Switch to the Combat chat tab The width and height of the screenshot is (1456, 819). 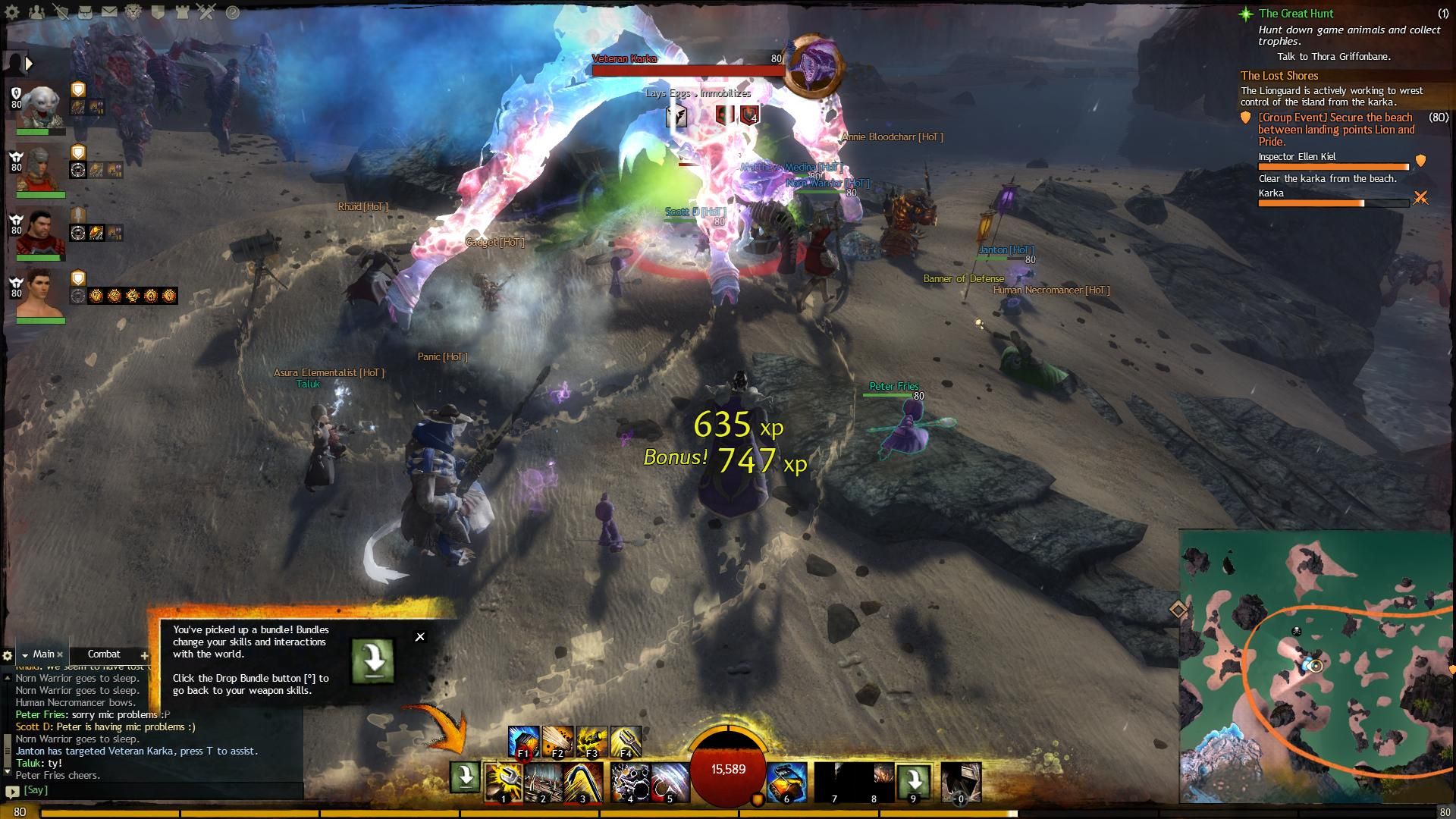104,654
